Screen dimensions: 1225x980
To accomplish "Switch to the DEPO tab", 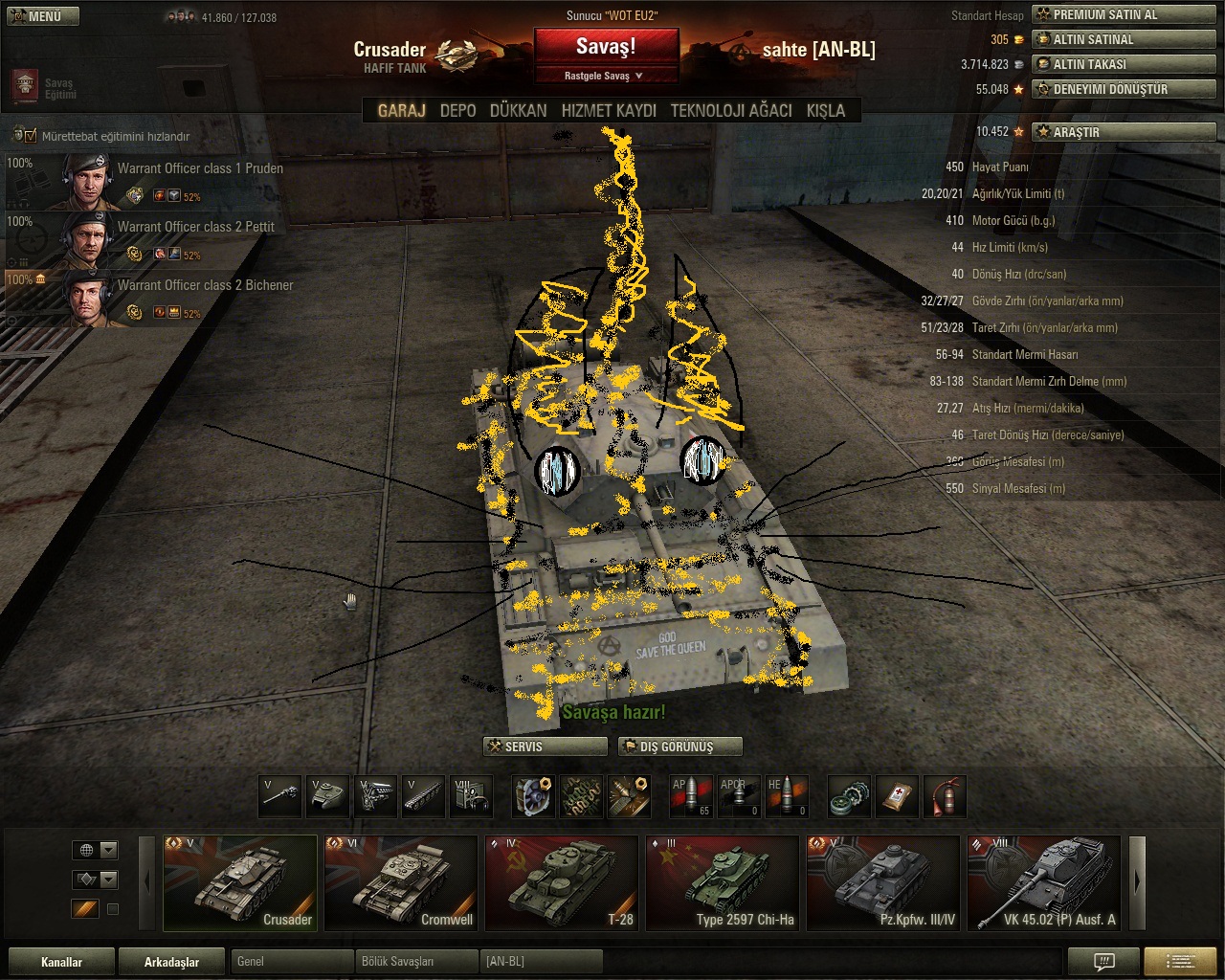I will point(457,111).
